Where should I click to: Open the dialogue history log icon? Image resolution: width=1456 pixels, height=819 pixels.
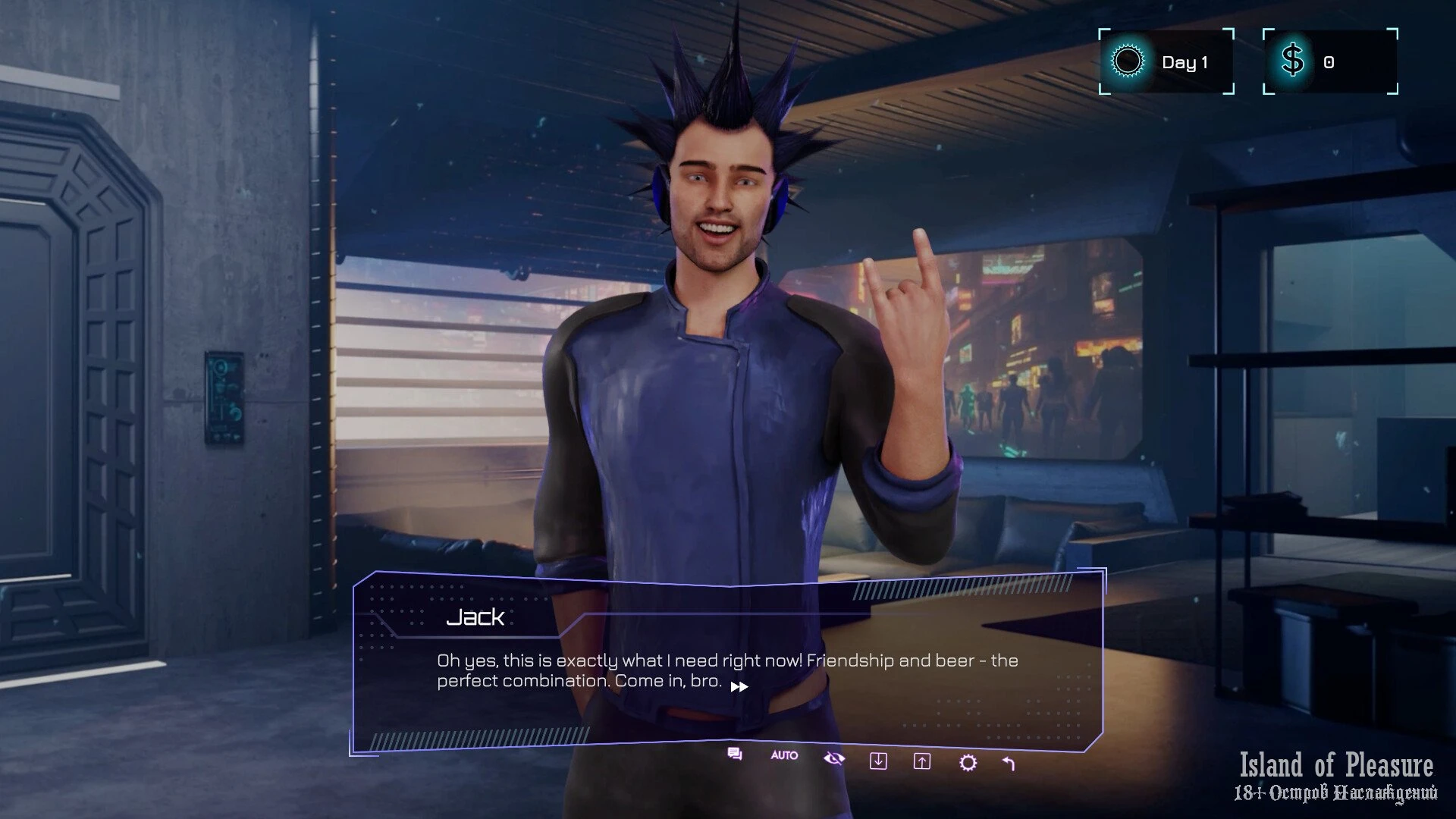[734, 754]
